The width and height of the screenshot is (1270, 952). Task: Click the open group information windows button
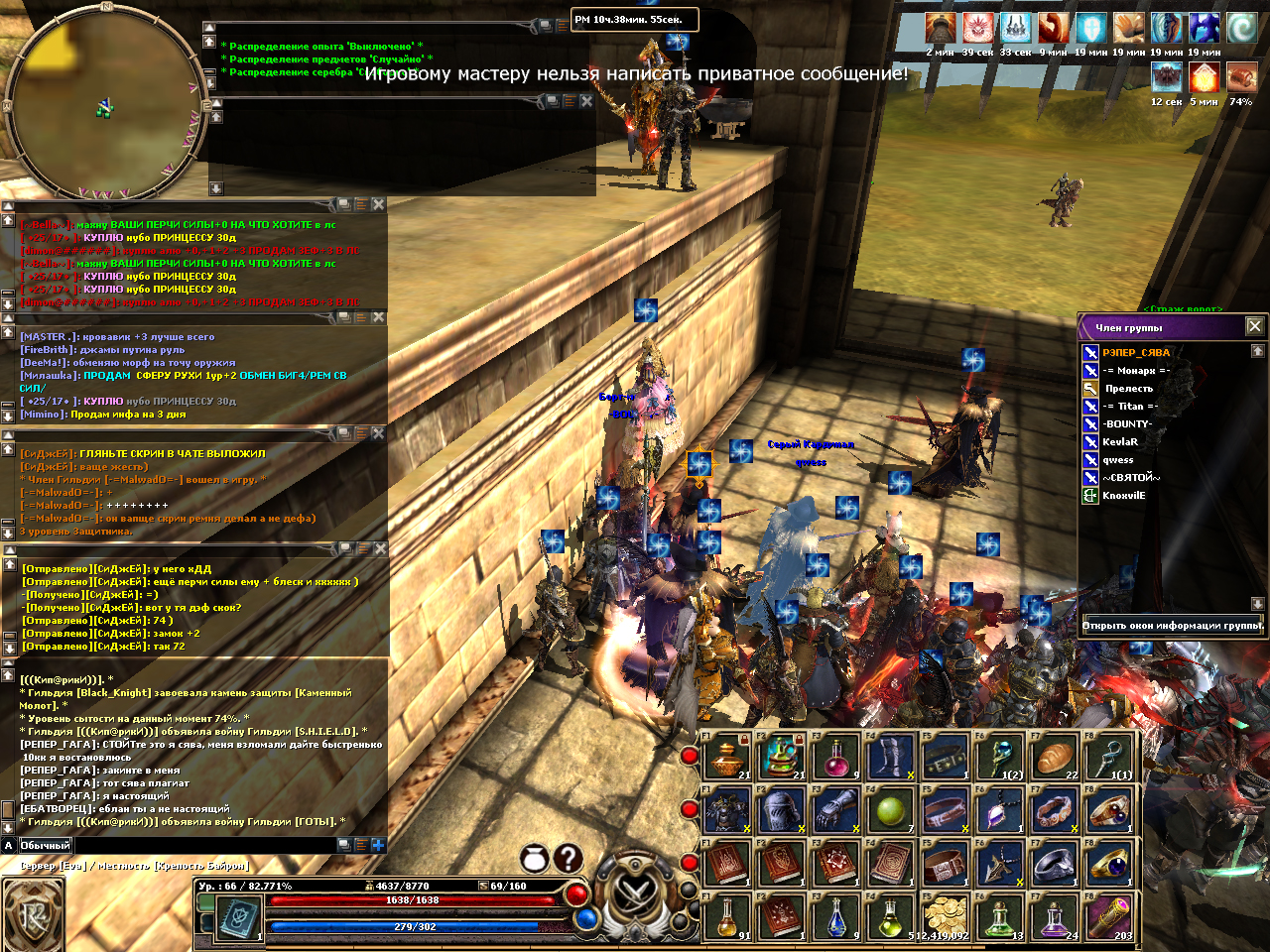1173,626
